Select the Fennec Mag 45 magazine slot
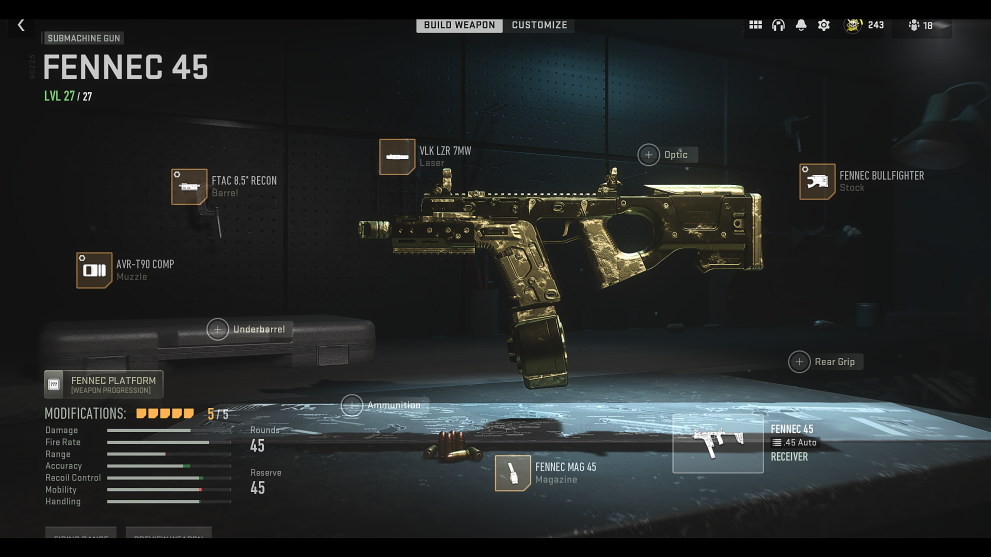This screenshot has height=557, width=991. [513, 473]
